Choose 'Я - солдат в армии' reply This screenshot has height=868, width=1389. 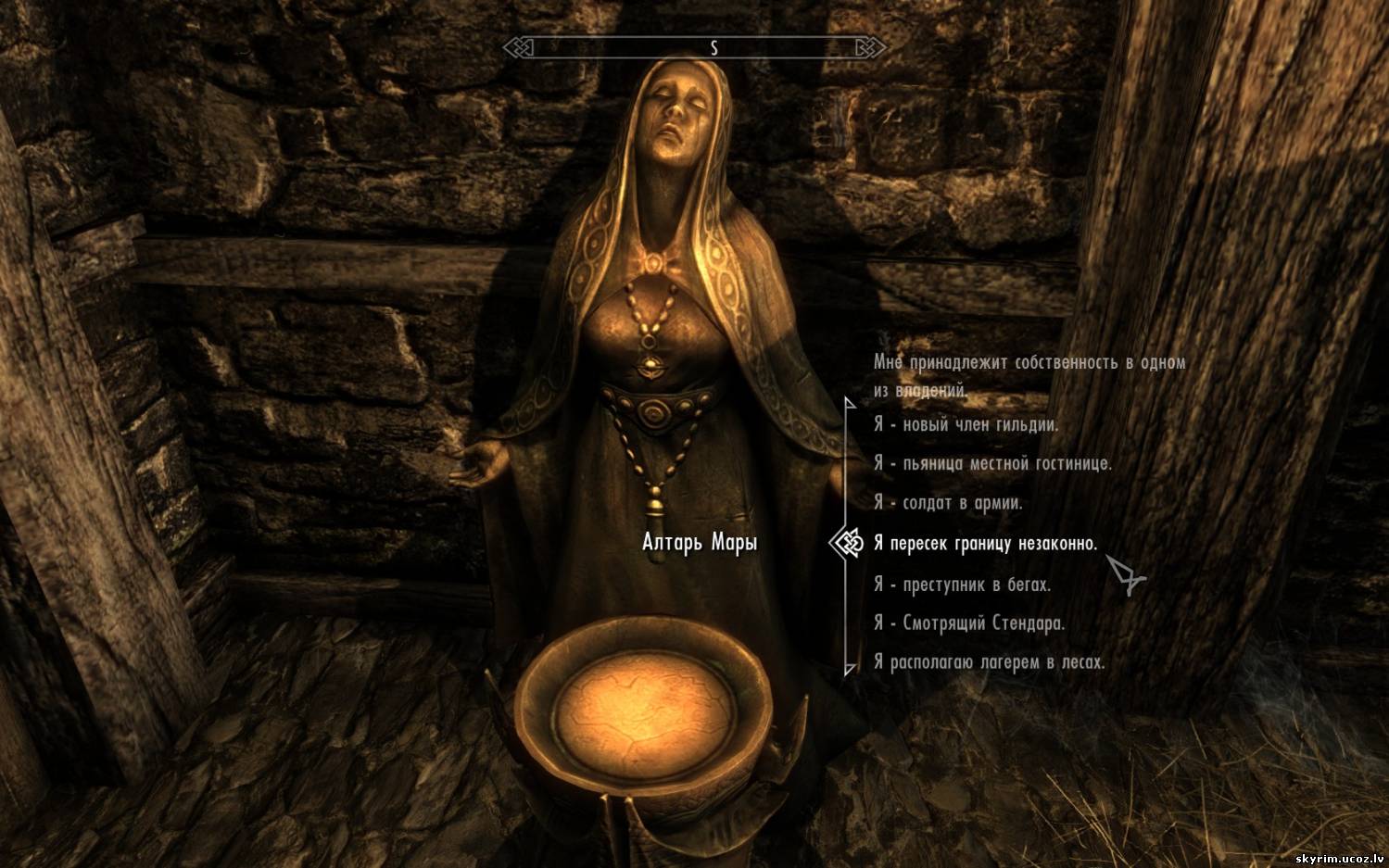point(948,503)
